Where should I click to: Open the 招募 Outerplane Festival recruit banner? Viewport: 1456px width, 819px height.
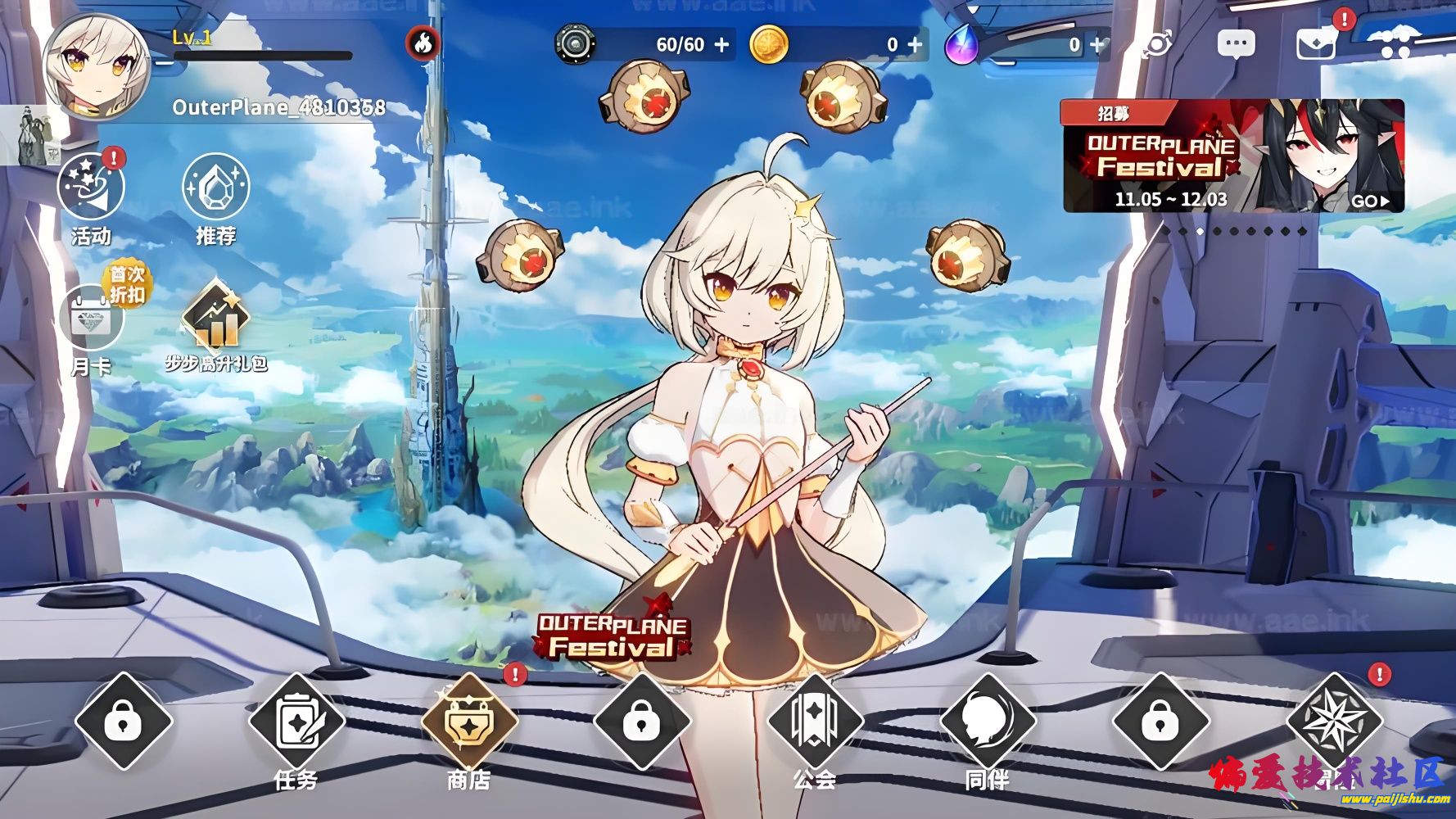pos(1232,156)
